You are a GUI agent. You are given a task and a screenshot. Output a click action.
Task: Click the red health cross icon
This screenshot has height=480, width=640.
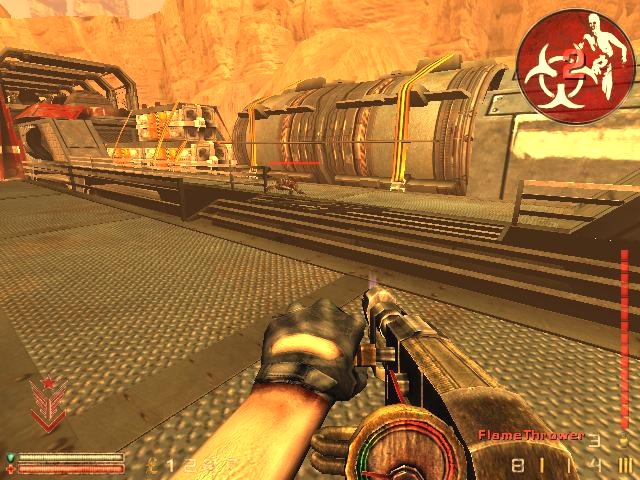[11, 468]
